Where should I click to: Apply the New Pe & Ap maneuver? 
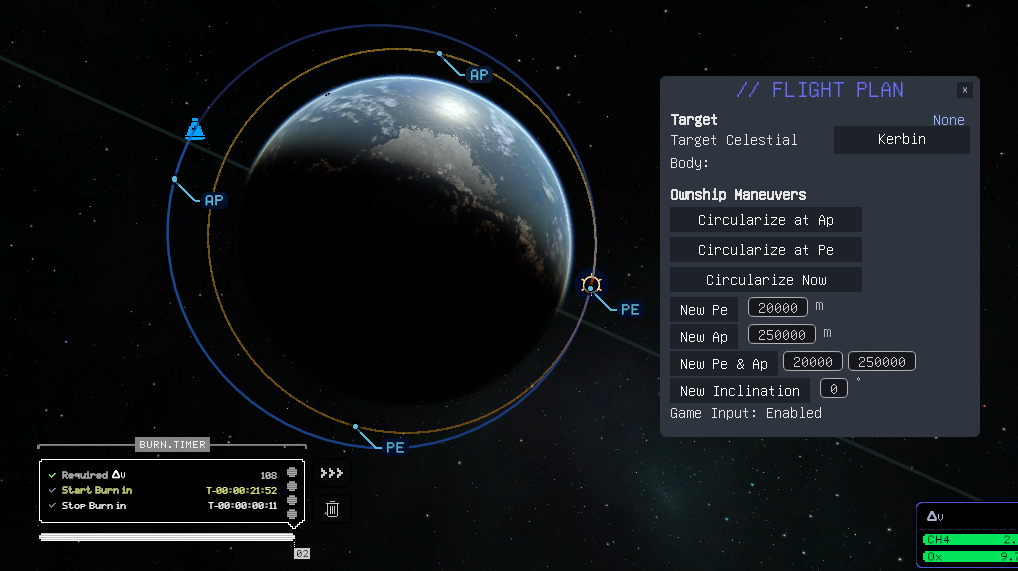pos(723,364)
